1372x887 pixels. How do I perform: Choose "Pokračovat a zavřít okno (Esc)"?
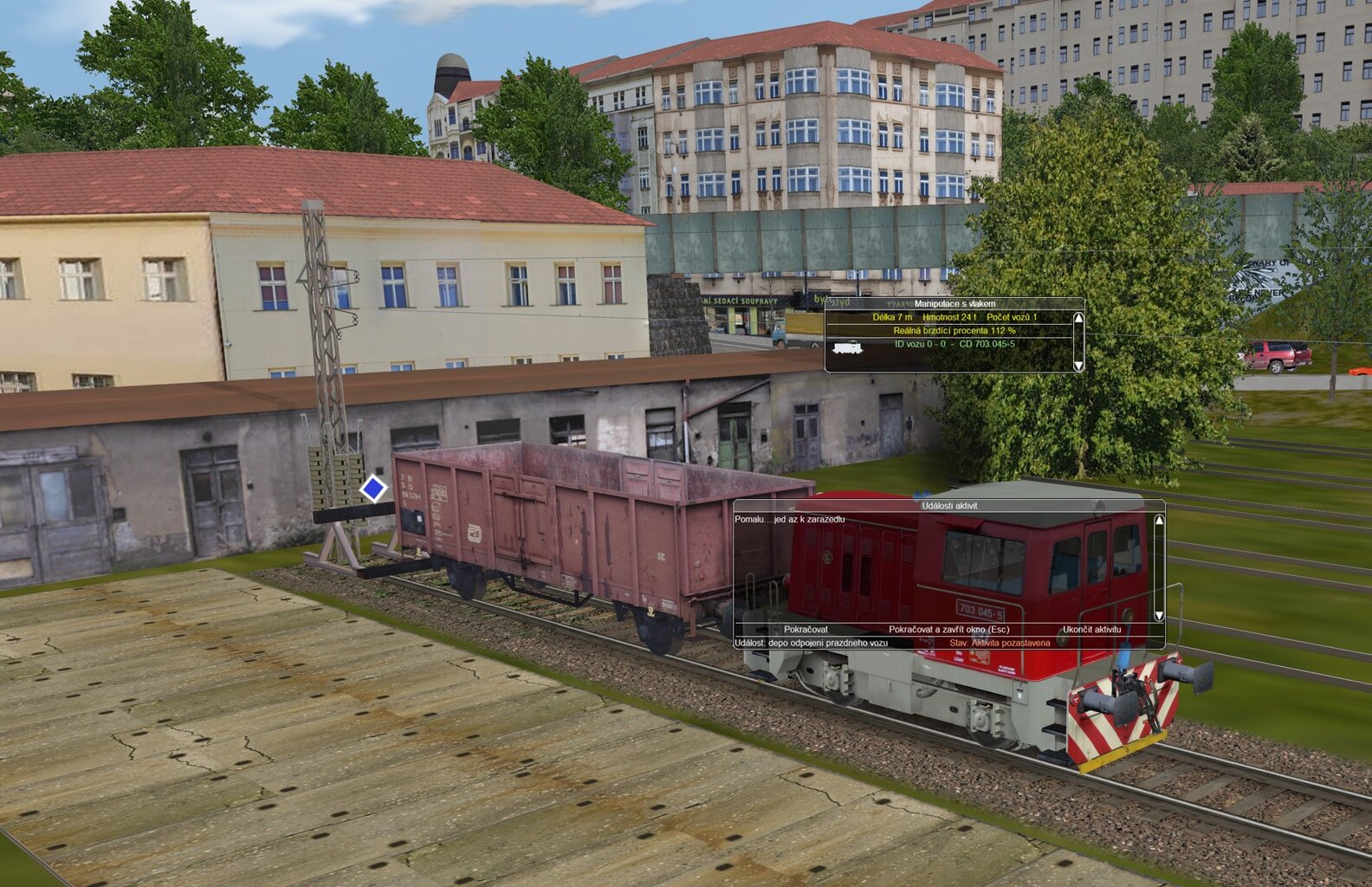948,630
